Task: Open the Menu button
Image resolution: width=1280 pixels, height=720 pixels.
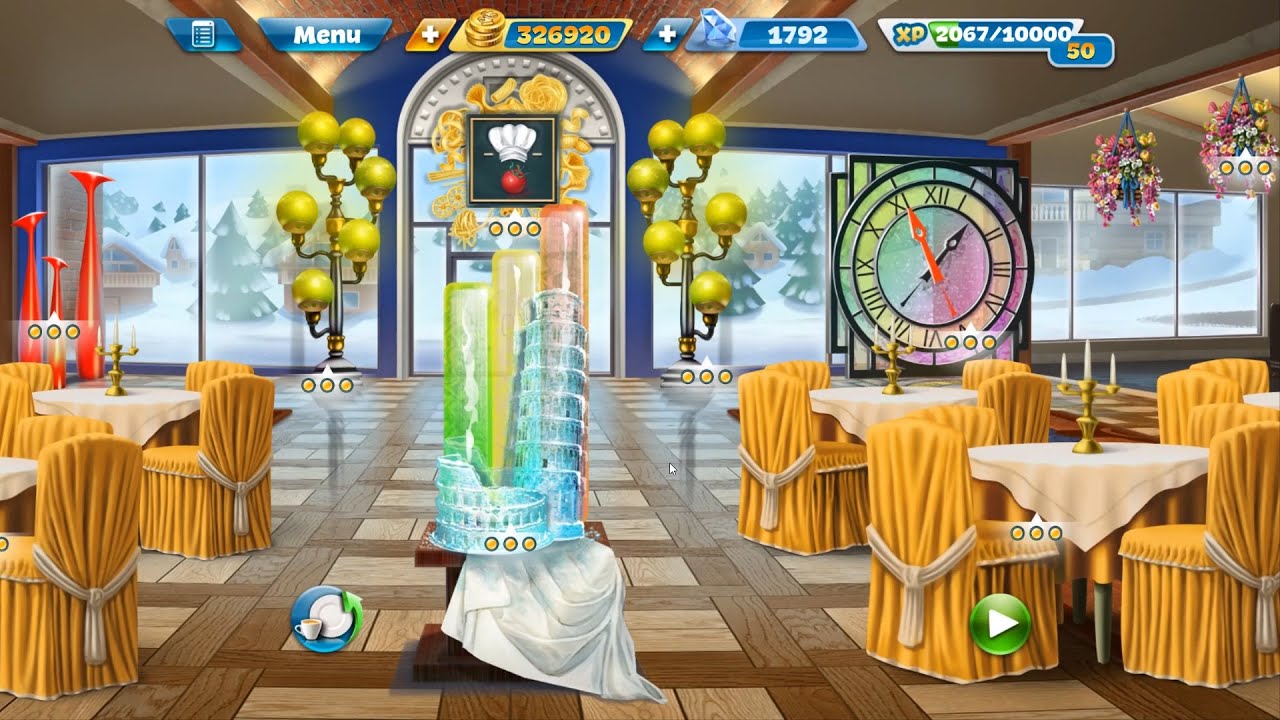Action: coord(326,35)
